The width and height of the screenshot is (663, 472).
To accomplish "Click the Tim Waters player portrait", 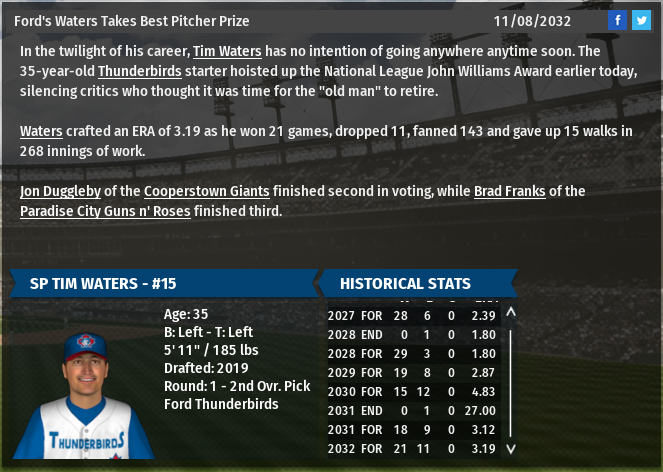I will (x=85, y=395).
